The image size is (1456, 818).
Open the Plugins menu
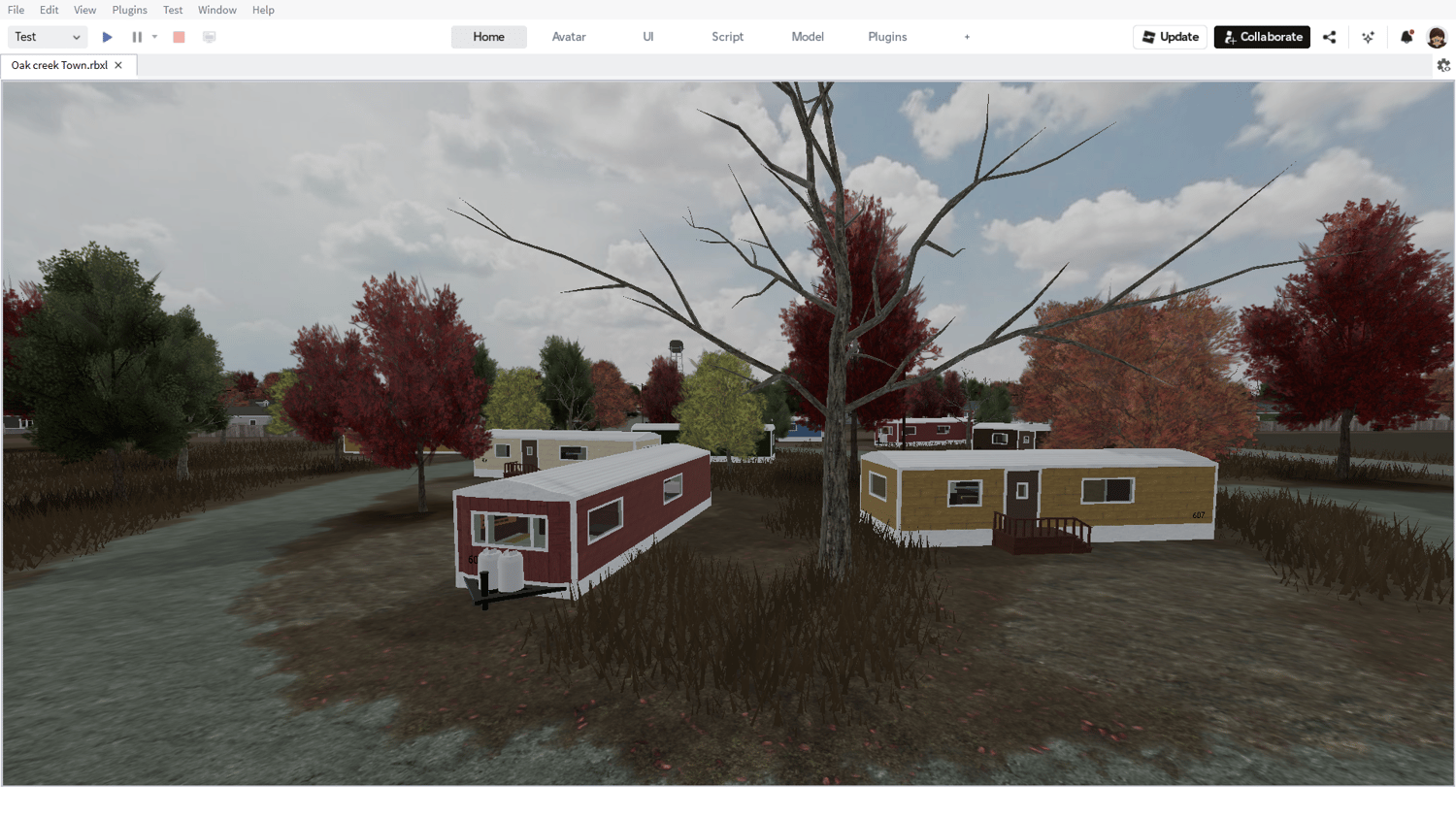click(x=129, y=10)
